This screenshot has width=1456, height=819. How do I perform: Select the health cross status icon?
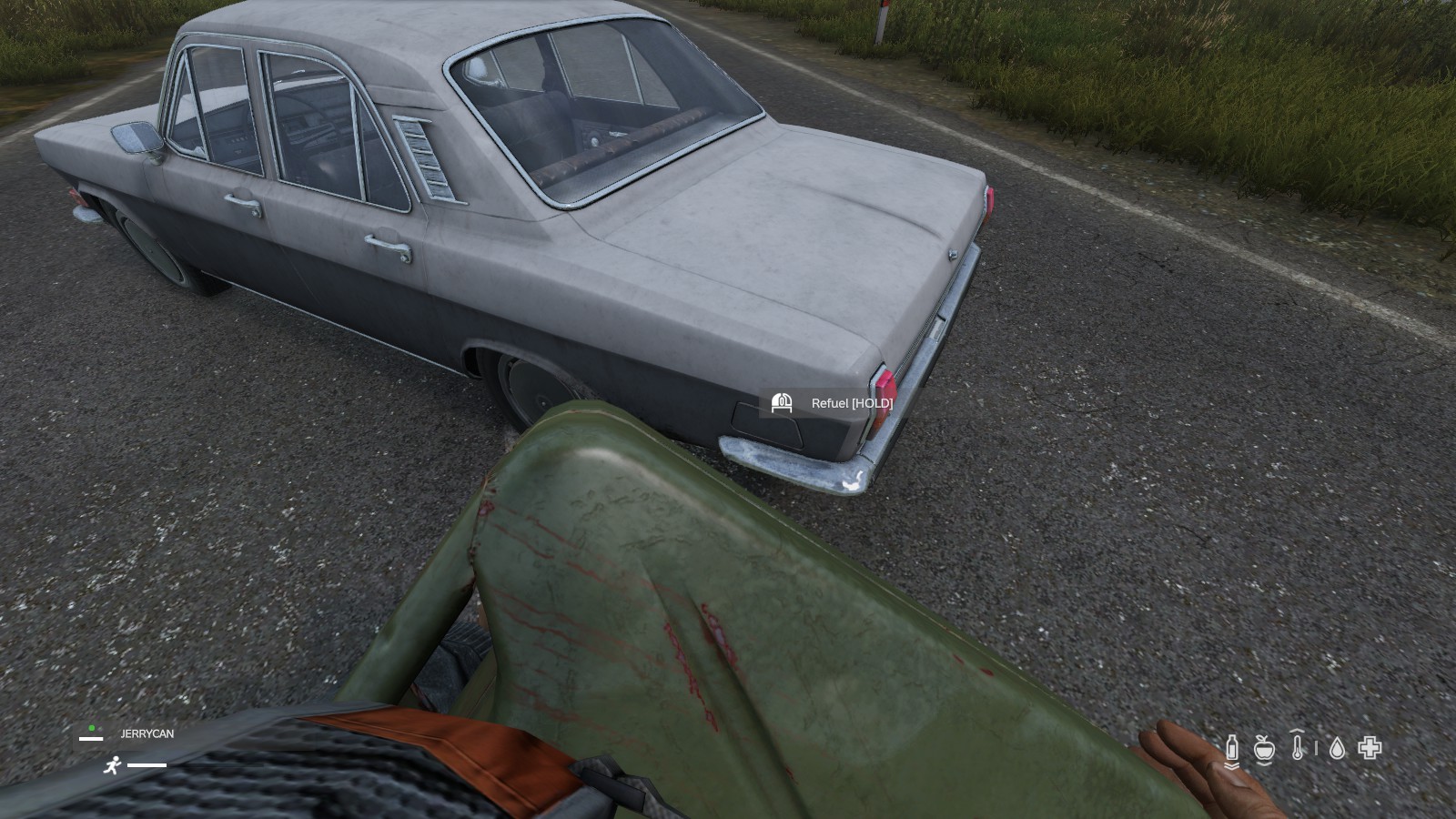click(x=1370, y=748)
